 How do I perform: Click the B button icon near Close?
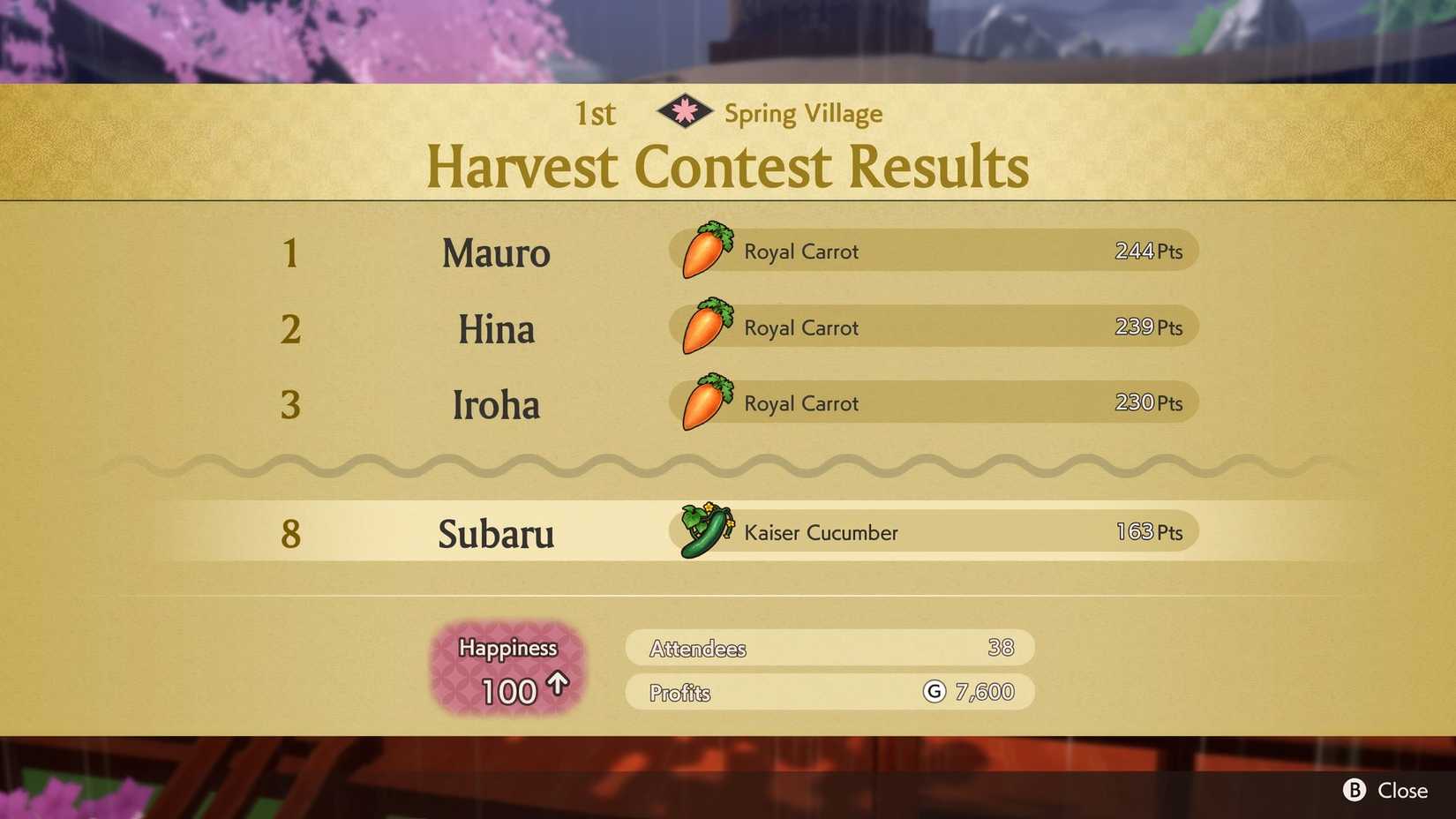(1356, 791)
